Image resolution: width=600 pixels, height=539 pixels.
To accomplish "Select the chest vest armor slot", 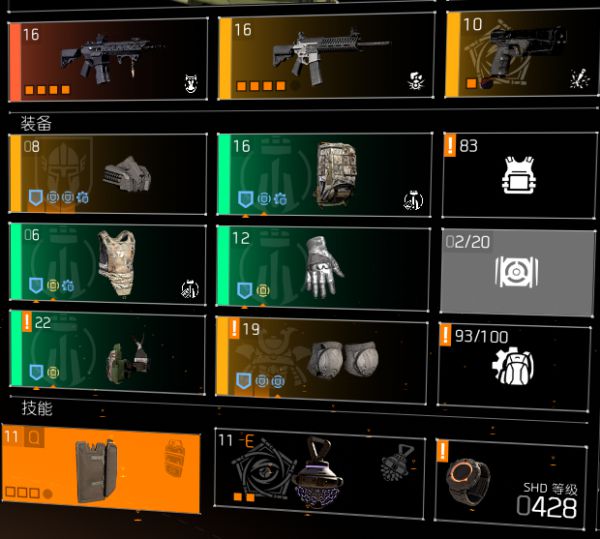I will click(108, 261).
